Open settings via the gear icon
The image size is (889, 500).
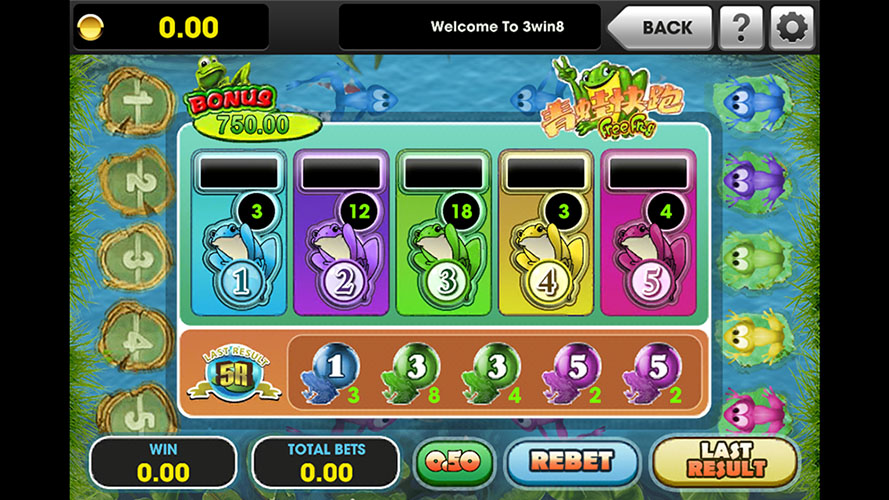coord(791,27)
